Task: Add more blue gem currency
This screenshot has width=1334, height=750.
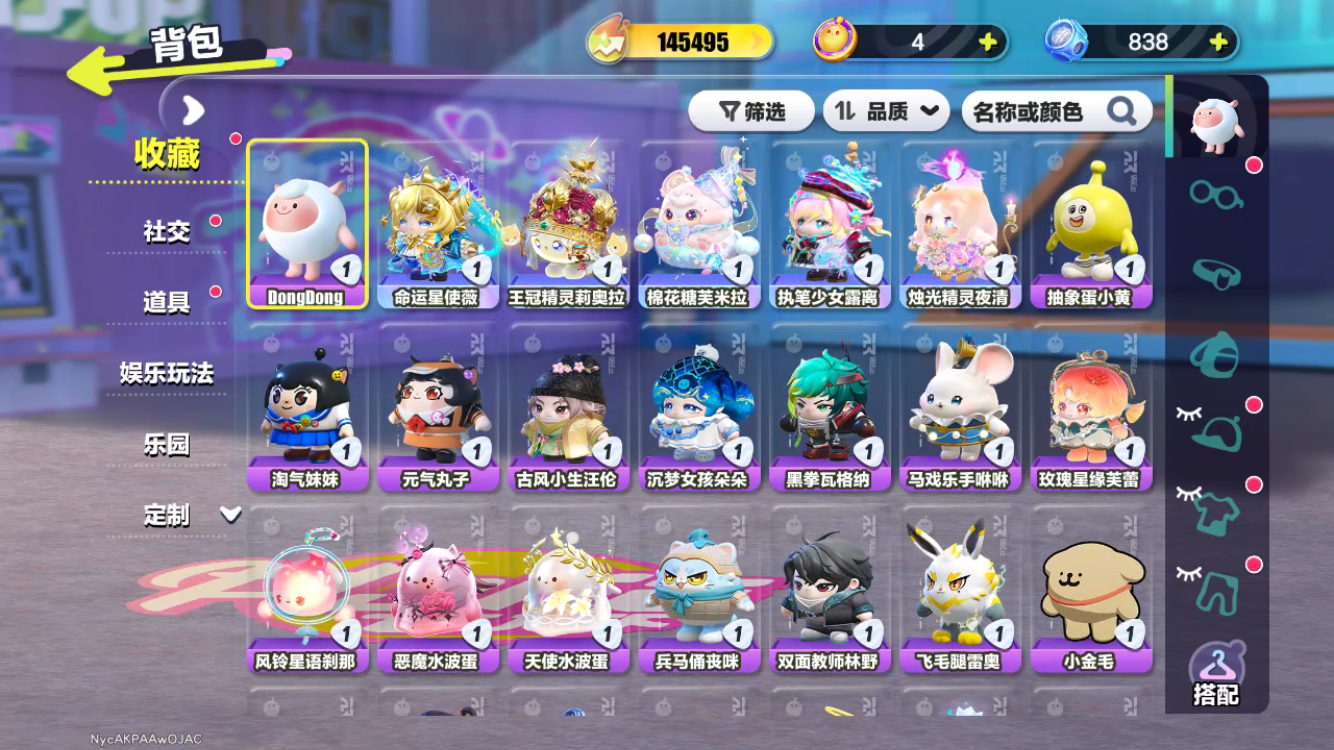Action: (x=1218, y=42)
